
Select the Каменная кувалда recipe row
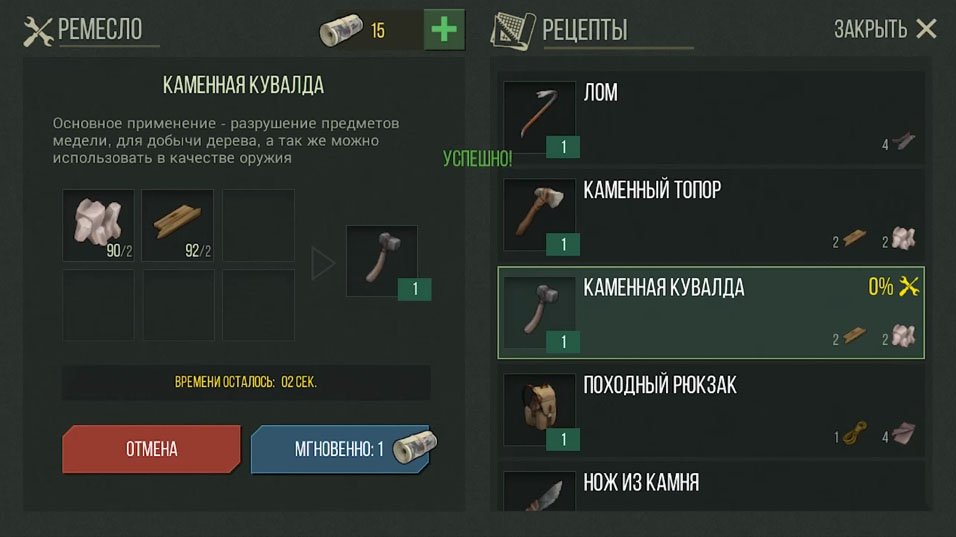tap(710, 312)
